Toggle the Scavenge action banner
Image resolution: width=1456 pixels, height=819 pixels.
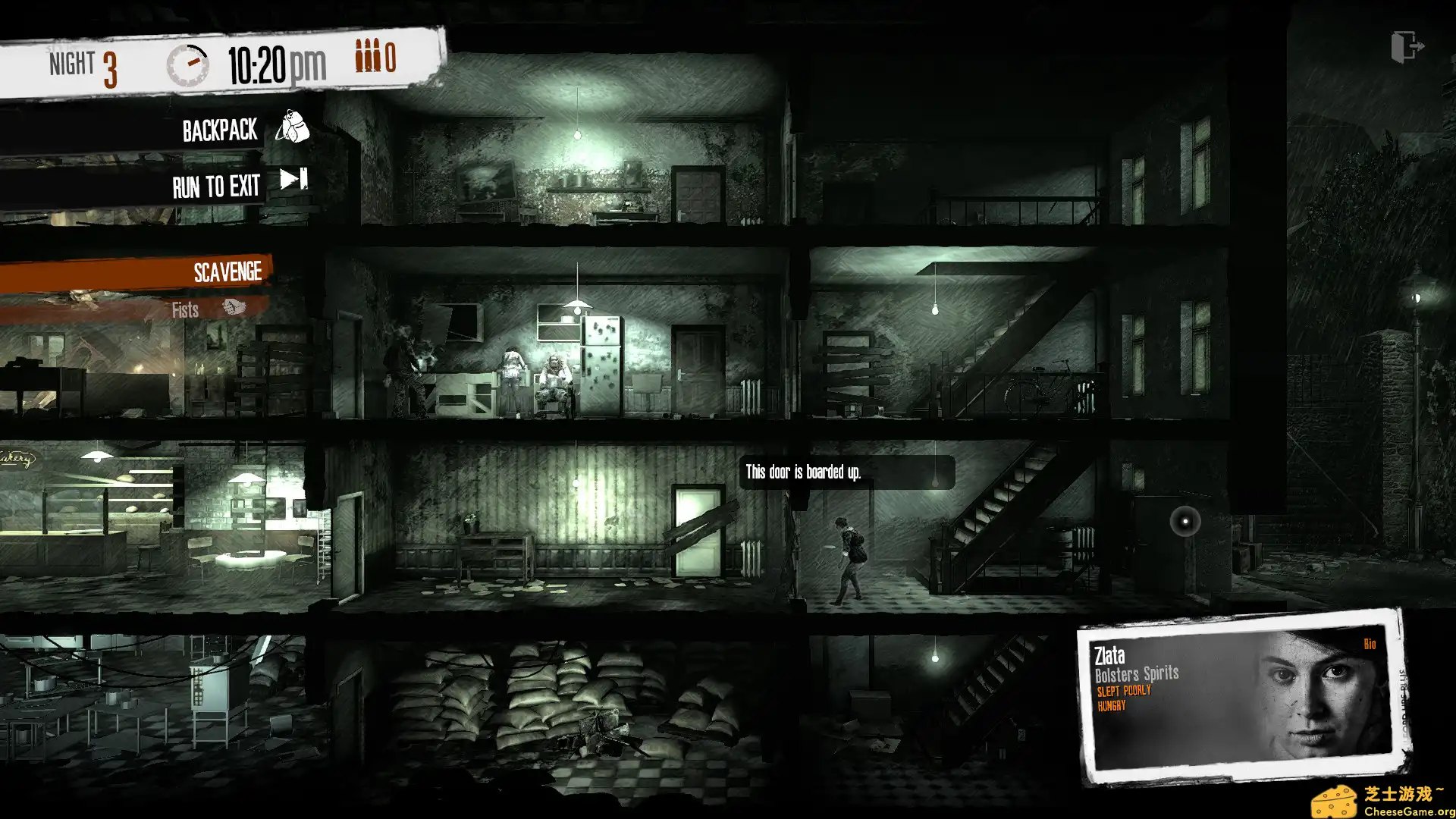pyautogui.click(x=227, y=271)
